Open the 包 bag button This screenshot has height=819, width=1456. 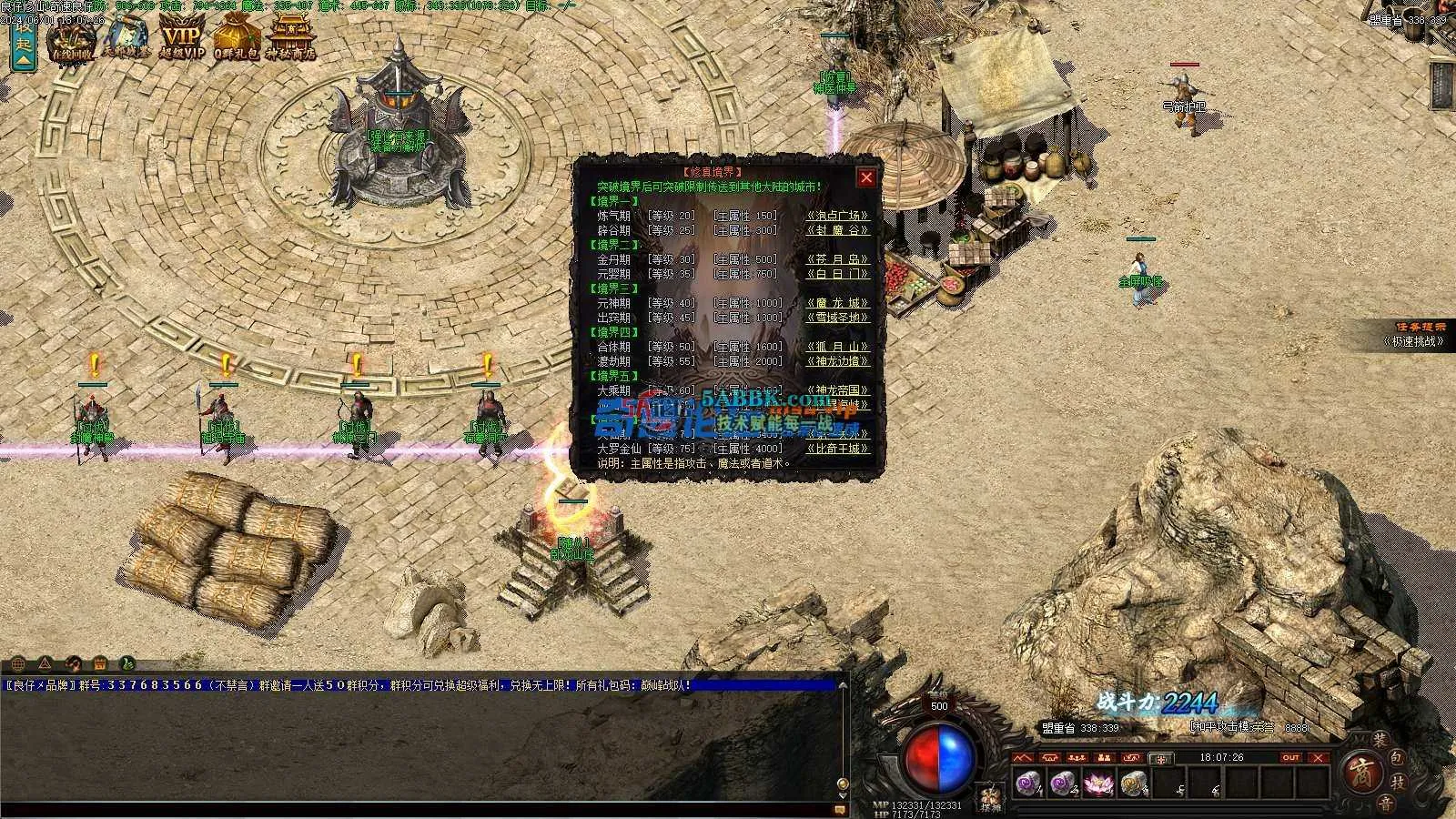click(1397, 757)
